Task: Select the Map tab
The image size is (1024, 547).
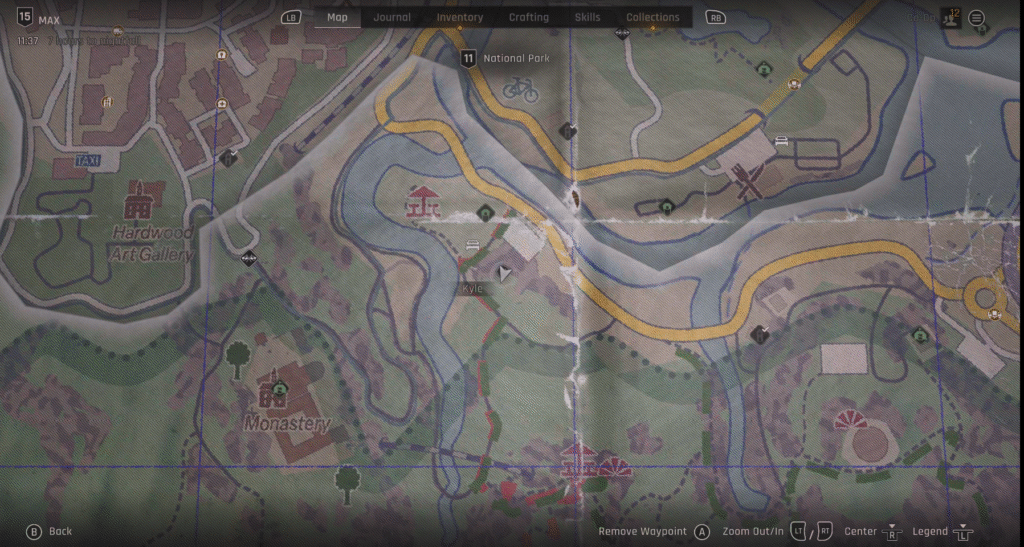Action: 337,17
